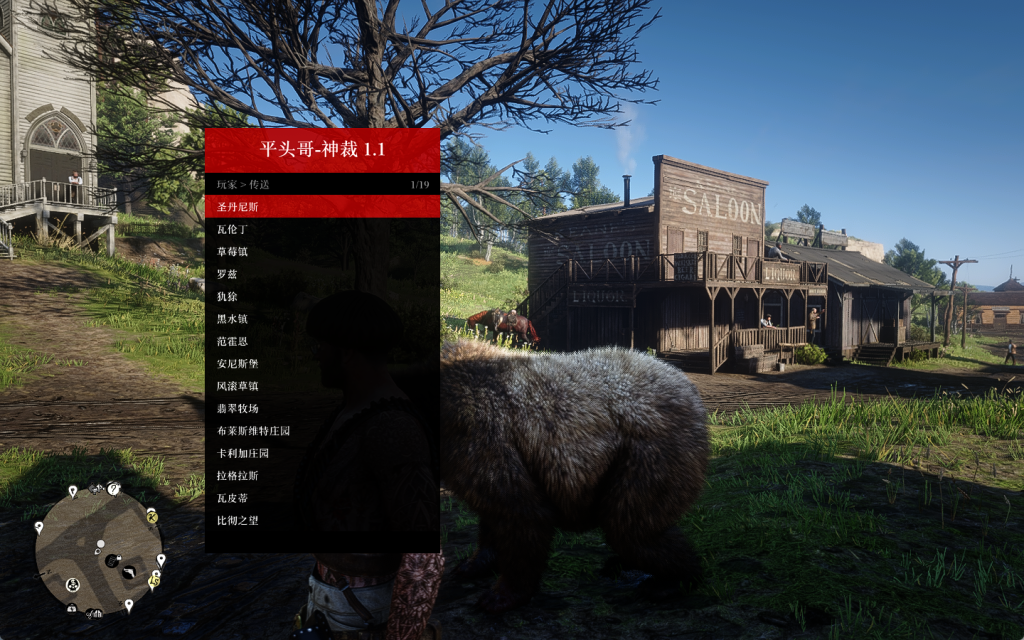Select 瓦皮蒂 in the menu
Image resolution: width=1024 pixels, height=640 pixels.
click(x=322, y=498)
